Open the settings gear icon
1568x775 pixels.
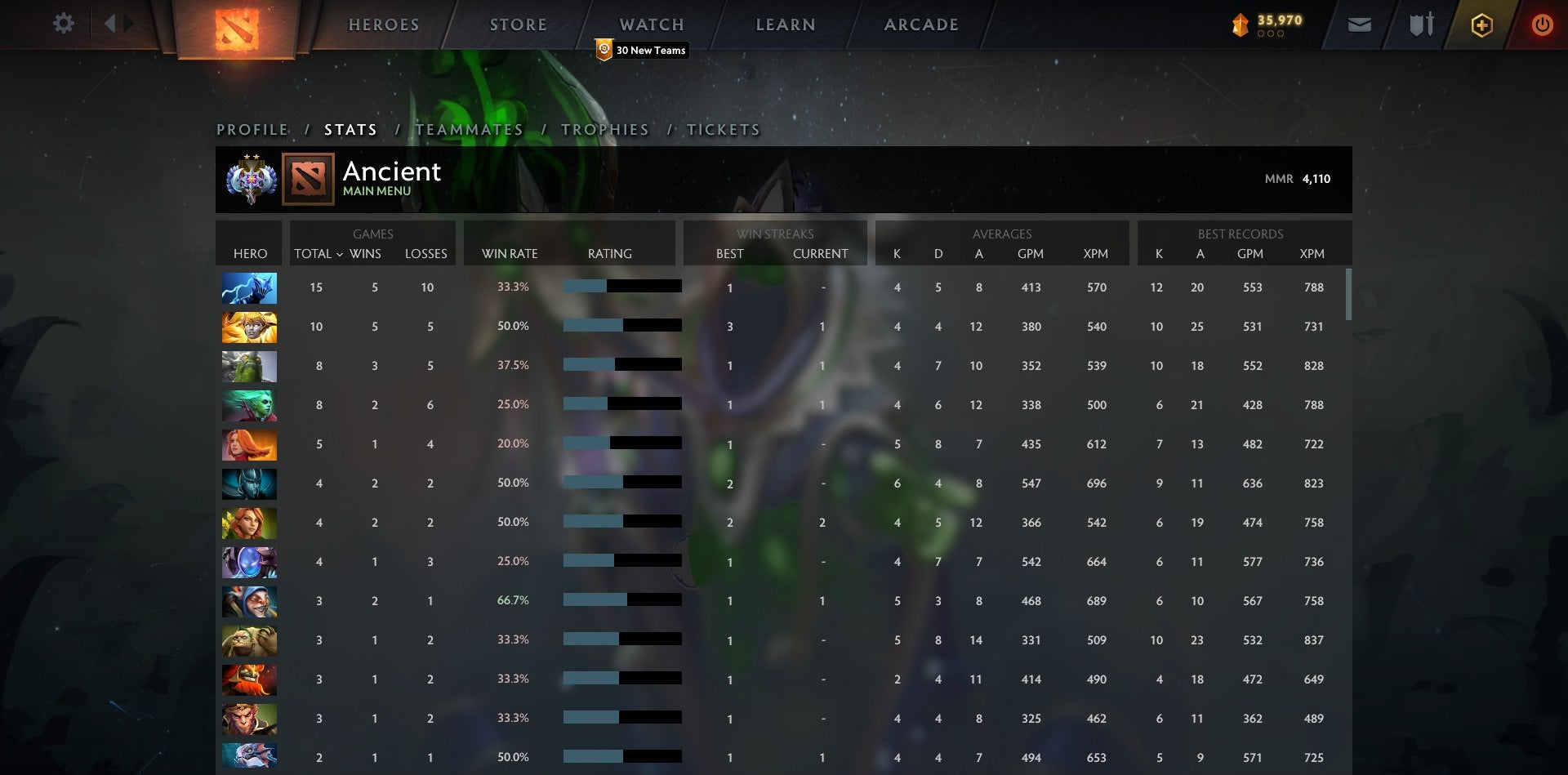64,24
